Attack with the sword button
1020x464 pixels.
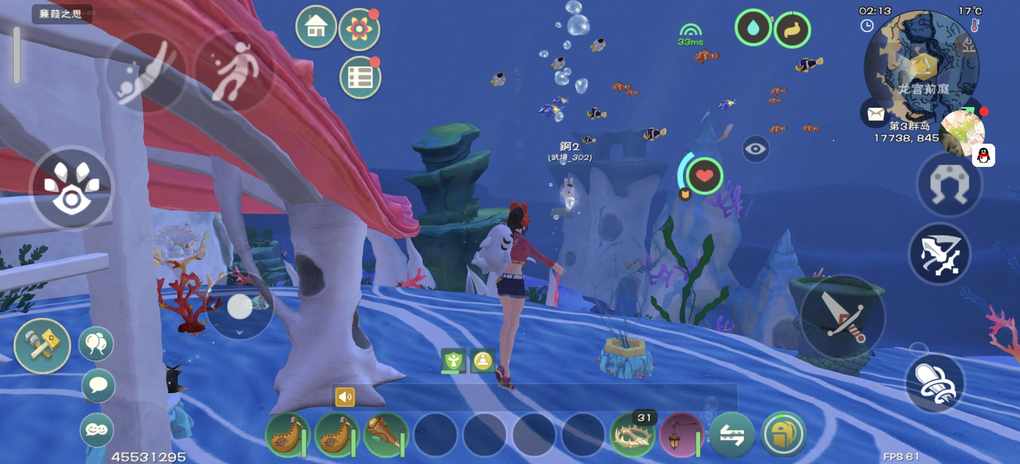843,317
